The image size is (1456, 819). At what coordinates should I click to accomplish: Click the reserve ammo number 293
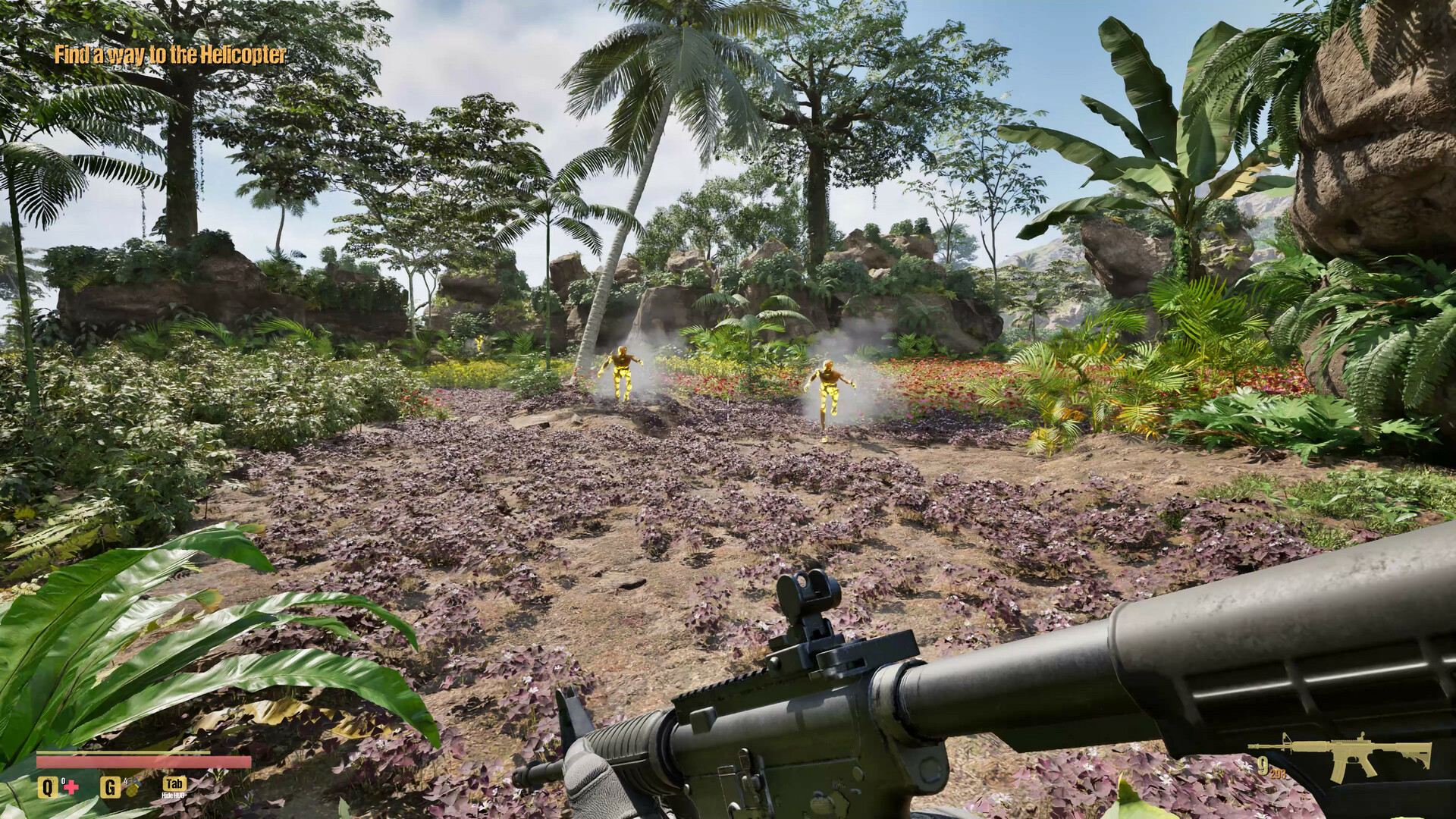(x=1279, y=774)
